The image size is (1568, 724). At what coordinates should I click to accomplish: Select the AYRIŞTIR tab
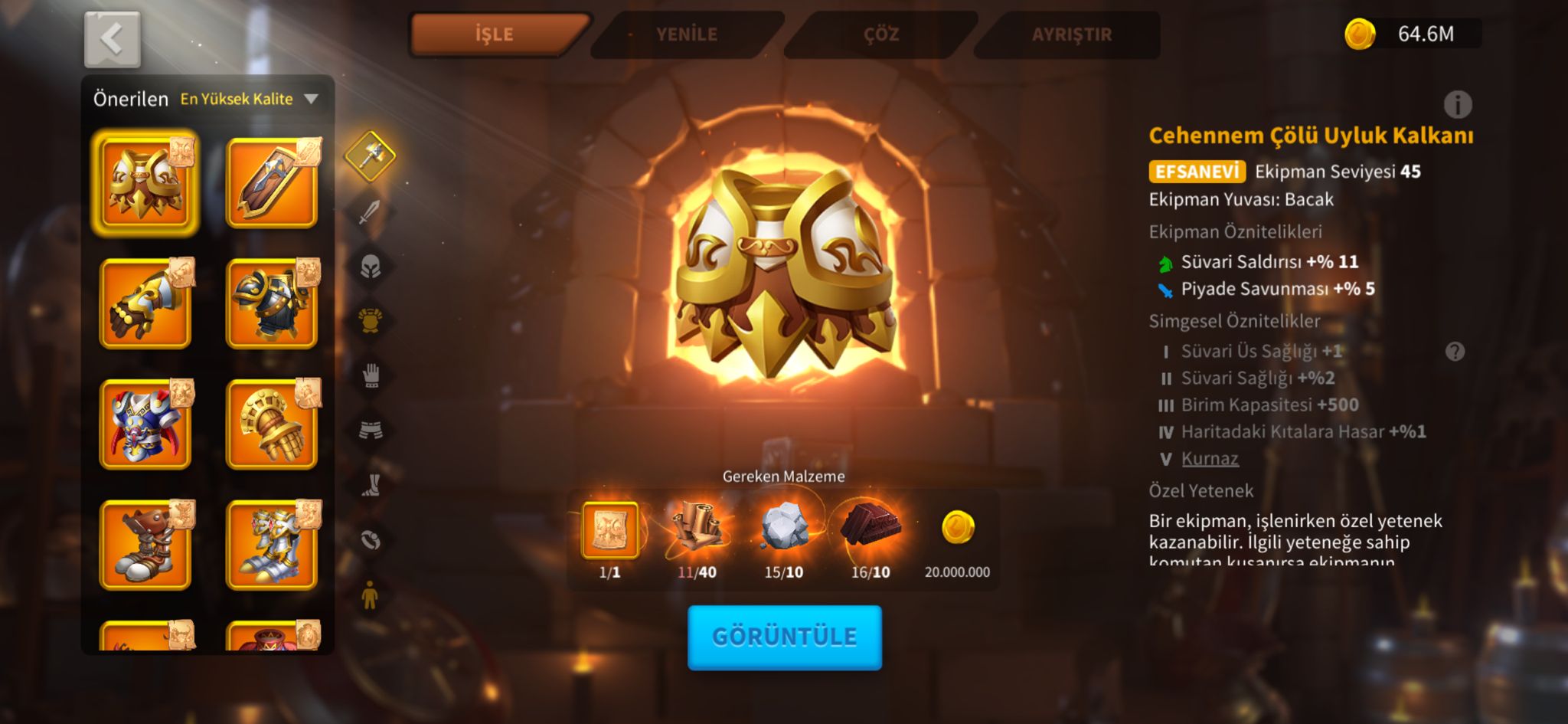pyautogui.click(x=1071, y=34)
